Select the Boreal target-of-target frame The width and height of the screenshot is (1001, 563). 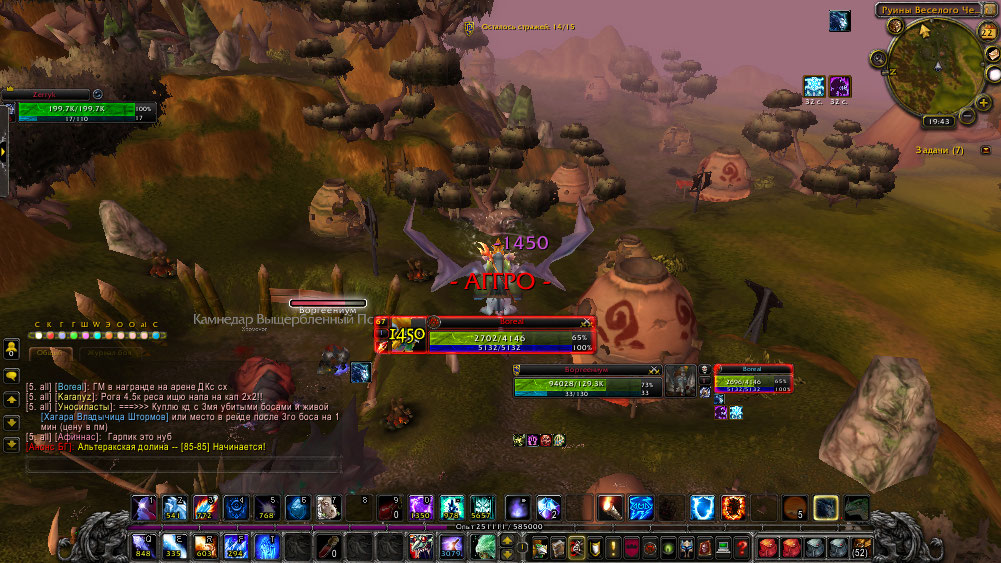(753, 379)
